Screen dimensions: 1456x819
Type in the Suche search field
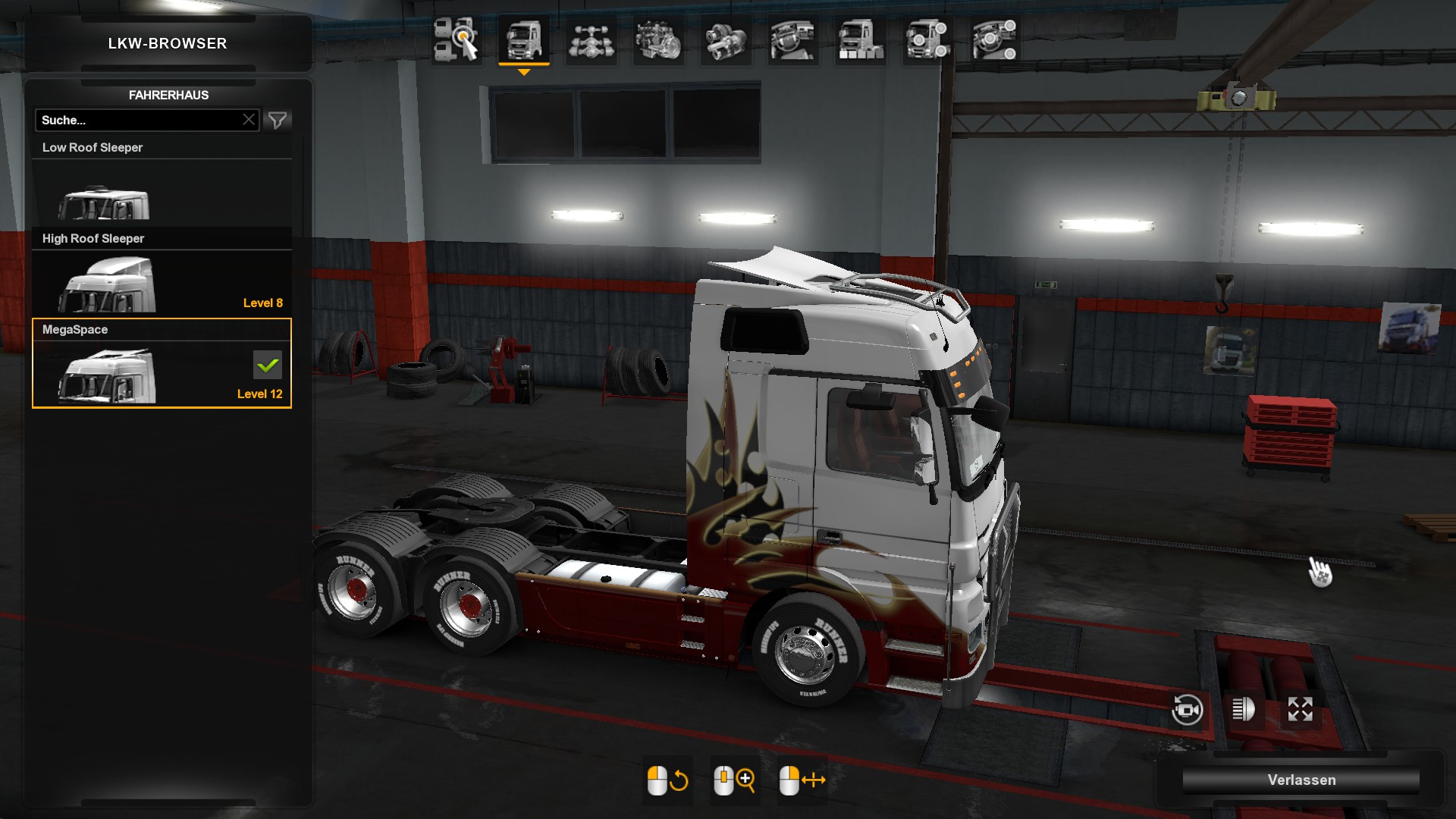pos(139,120)
